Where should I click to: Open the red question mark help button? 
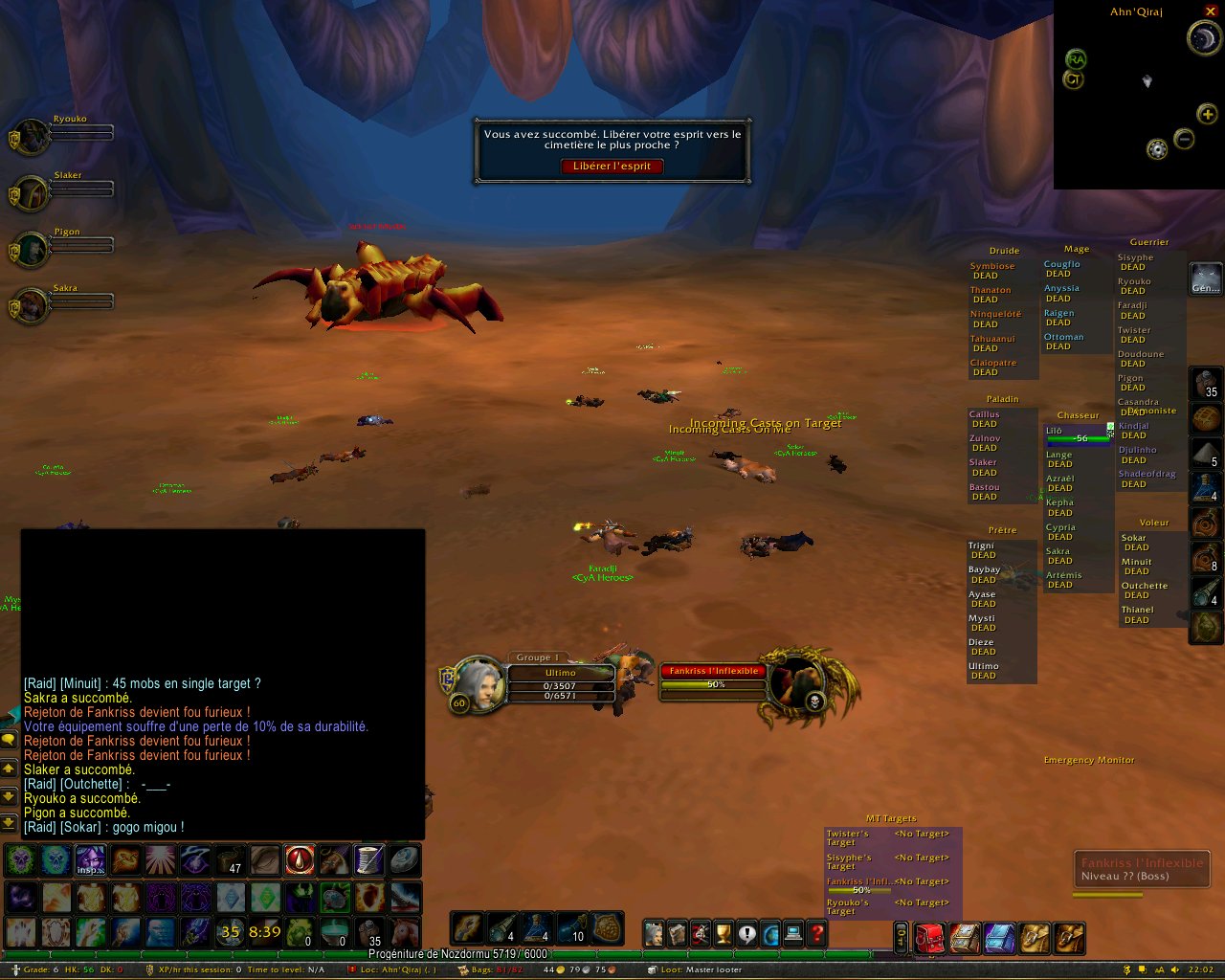point(816,933)
